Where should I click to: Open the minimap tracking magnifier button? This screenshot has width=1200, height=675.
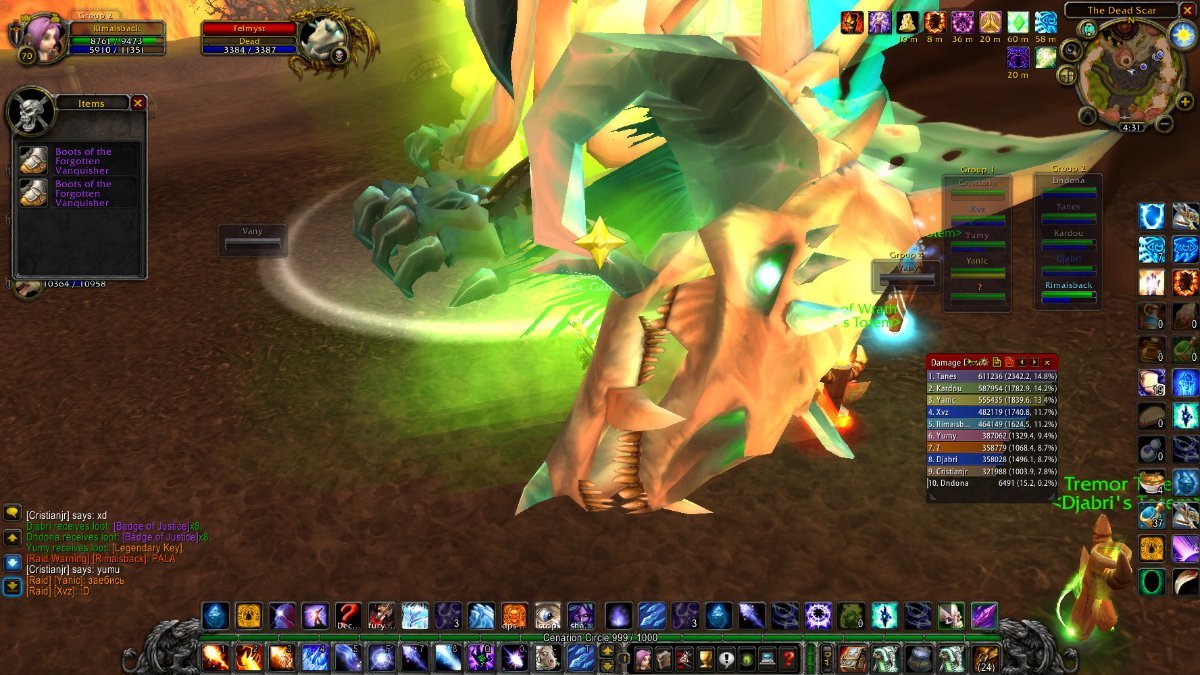tap(1072, 50)
